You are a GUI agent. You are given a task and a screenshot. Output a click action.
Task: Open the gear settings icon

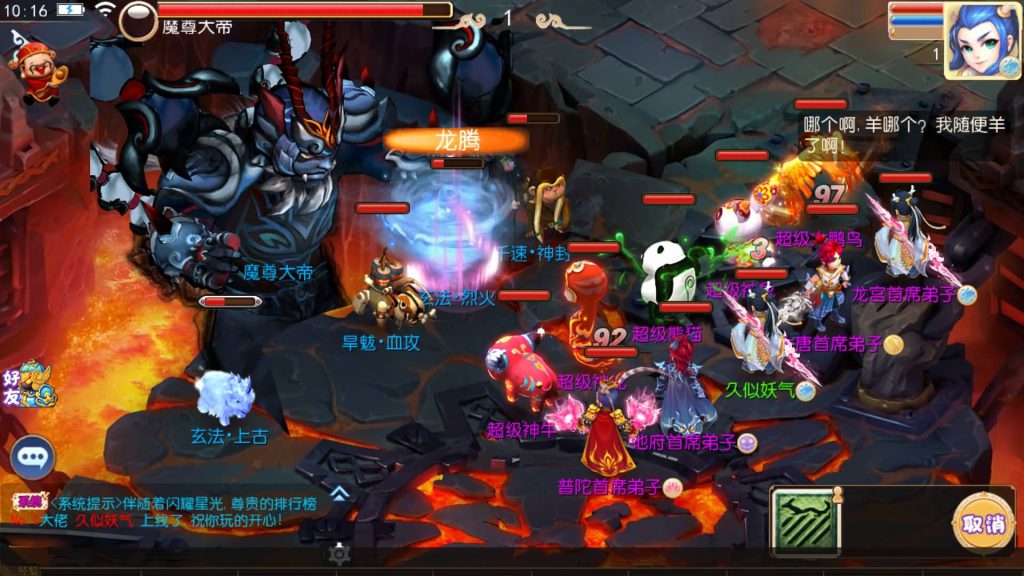(340, 553)
